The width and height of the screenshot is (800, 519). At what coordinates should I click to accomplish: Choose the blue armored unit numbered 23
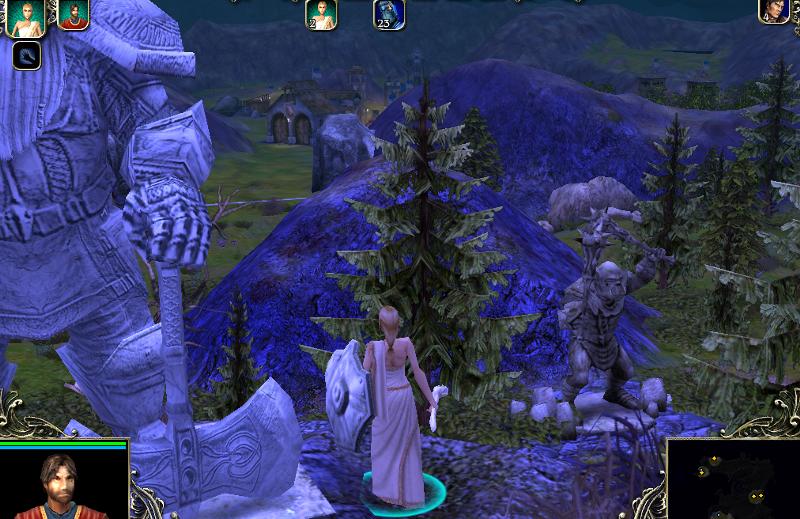tap(389, 14)
